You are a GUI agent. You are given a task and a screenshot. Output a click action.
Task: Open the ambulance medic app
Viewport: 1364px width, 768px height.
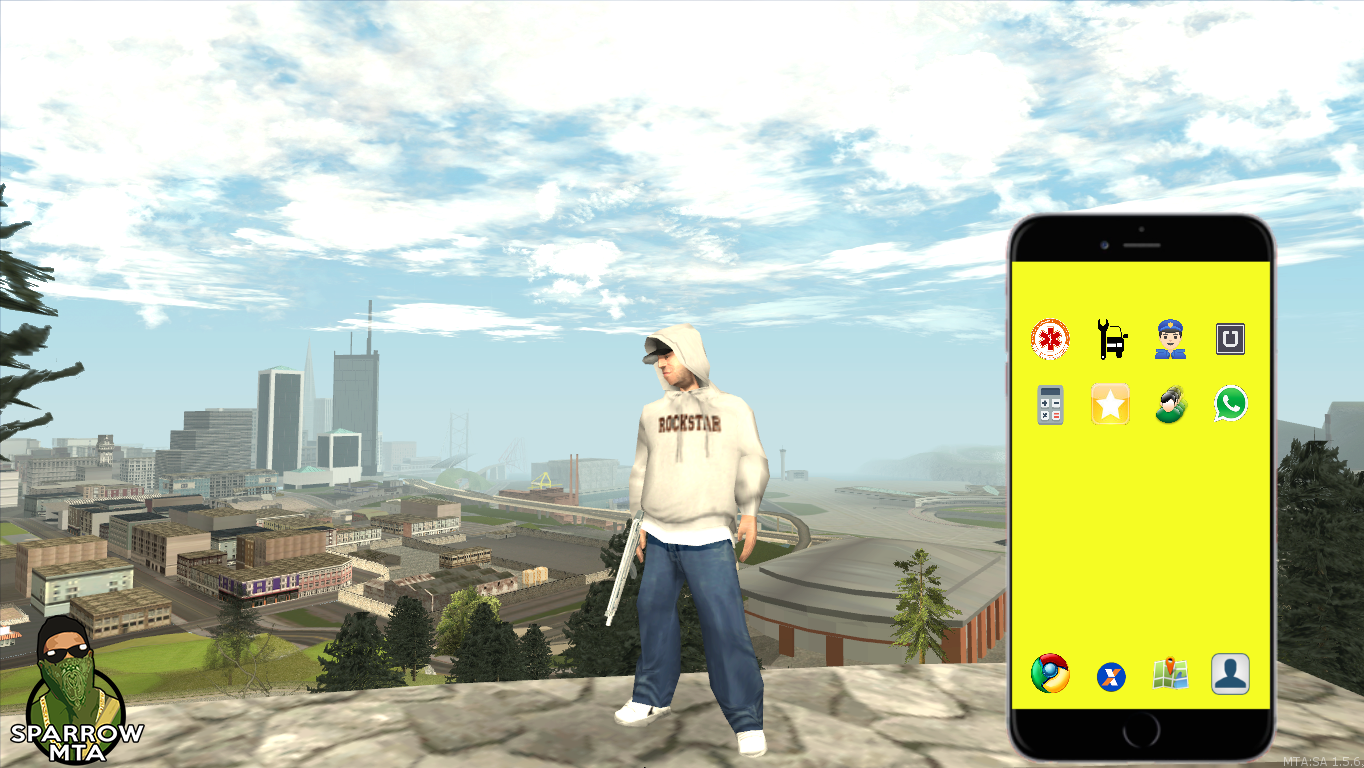(1048, 339)
